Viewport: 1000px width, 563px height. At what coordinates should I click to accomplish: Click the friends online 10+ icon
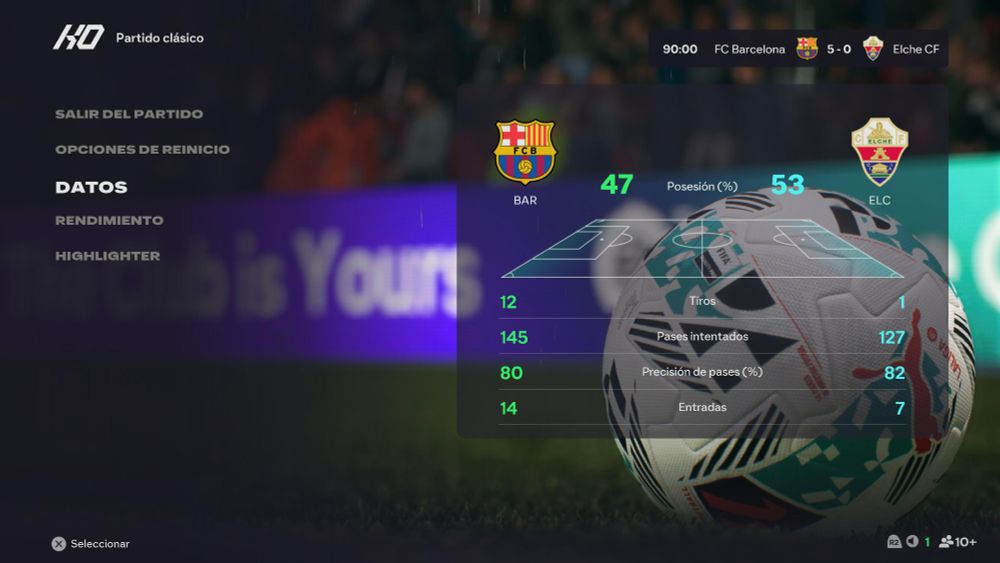(957, 542)
